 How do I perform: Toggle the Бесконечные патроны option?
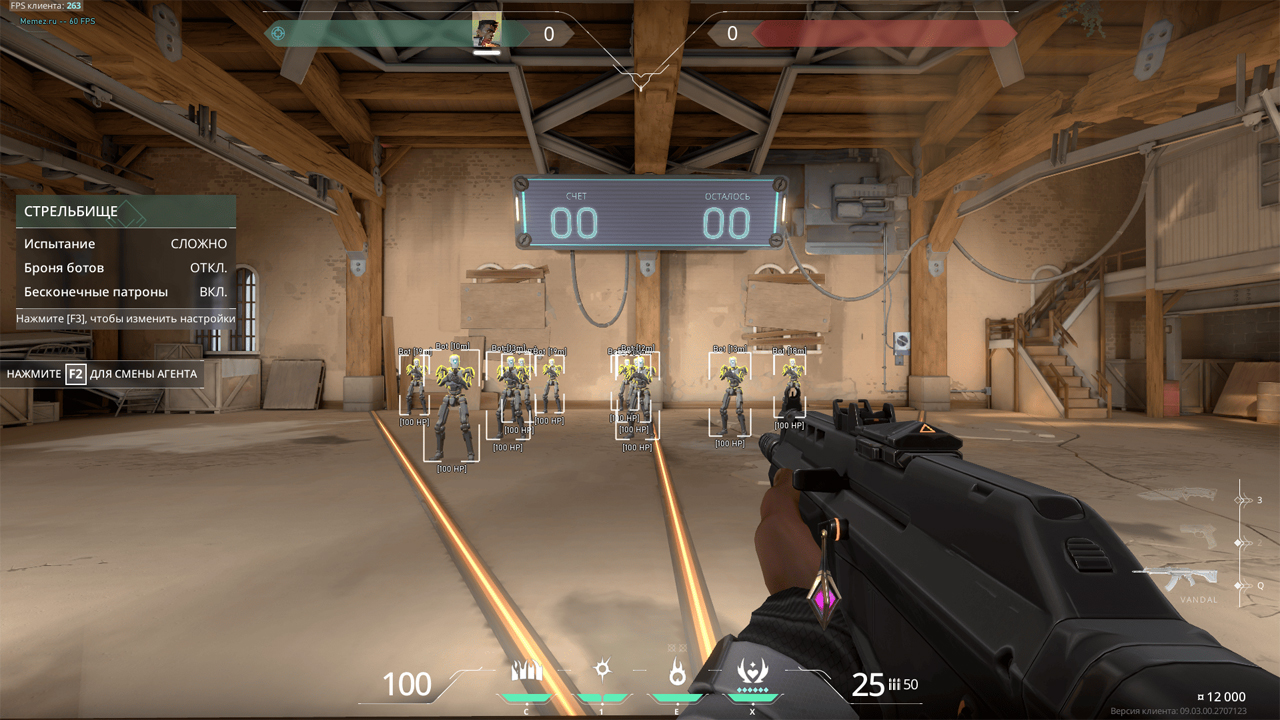click(x=212, y=292)
